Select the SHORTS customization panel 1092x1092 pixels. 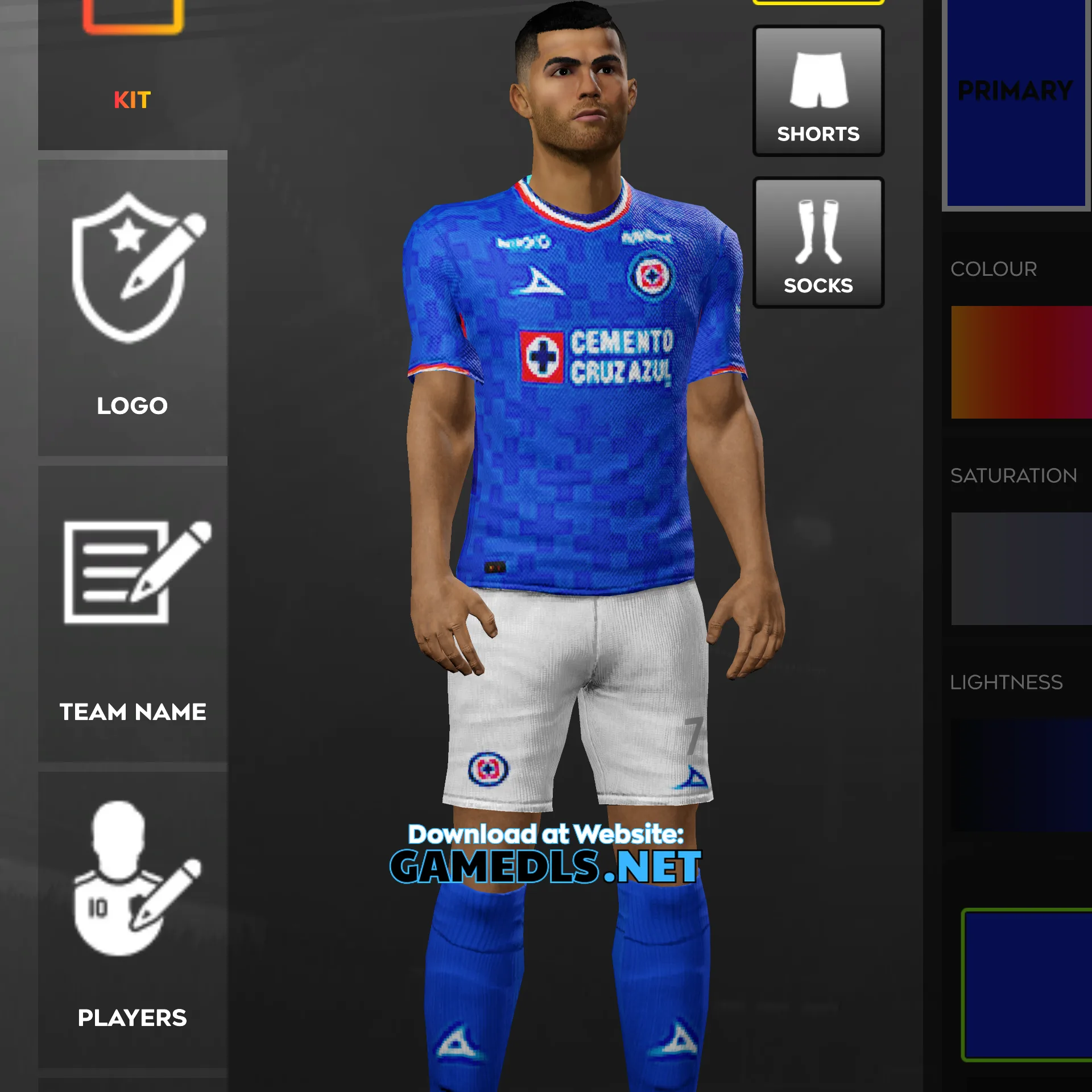[818, 91]
